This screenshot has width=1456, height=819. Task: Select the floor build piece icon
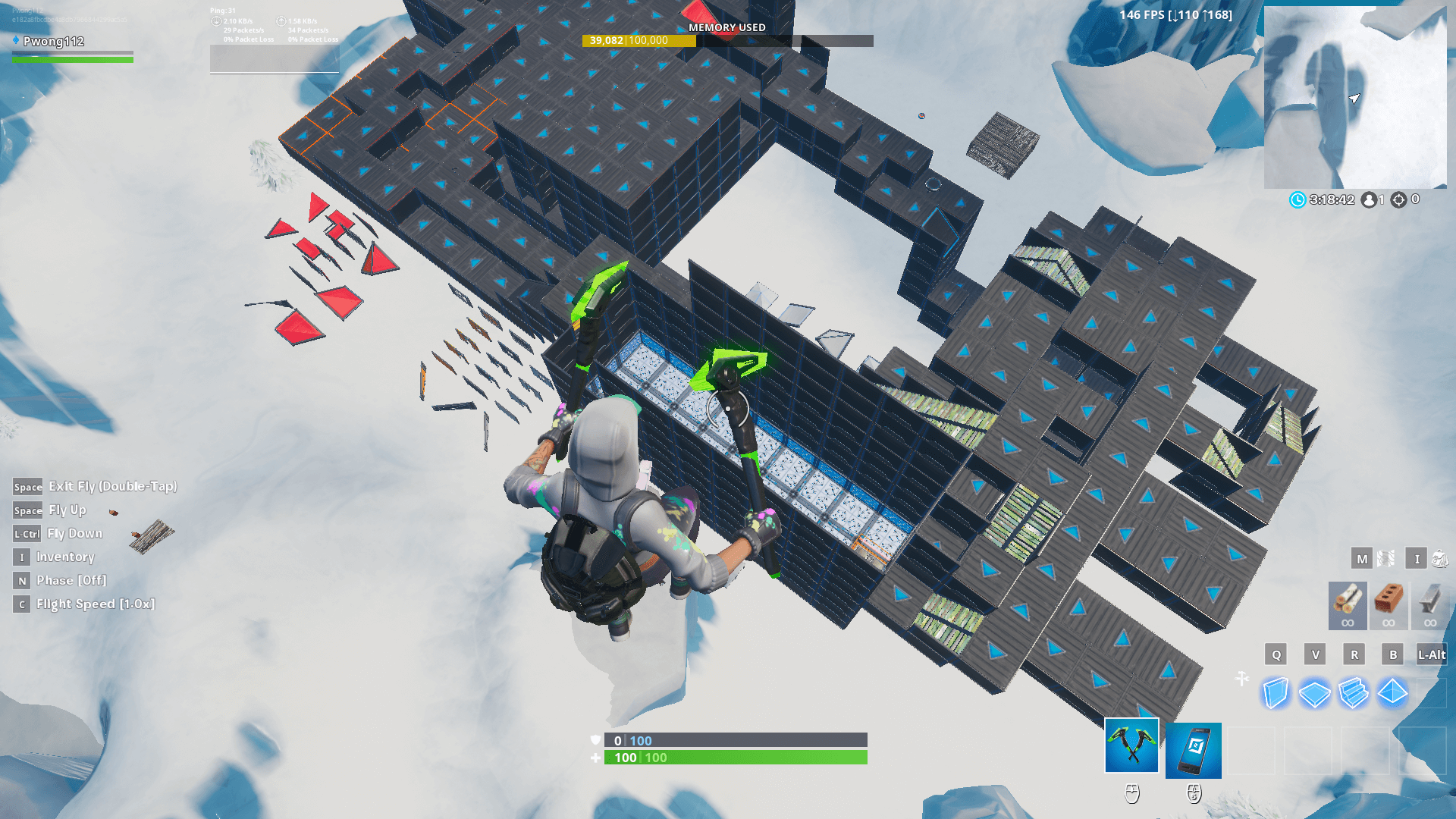pyautogui.click(x=1315, y=691)
